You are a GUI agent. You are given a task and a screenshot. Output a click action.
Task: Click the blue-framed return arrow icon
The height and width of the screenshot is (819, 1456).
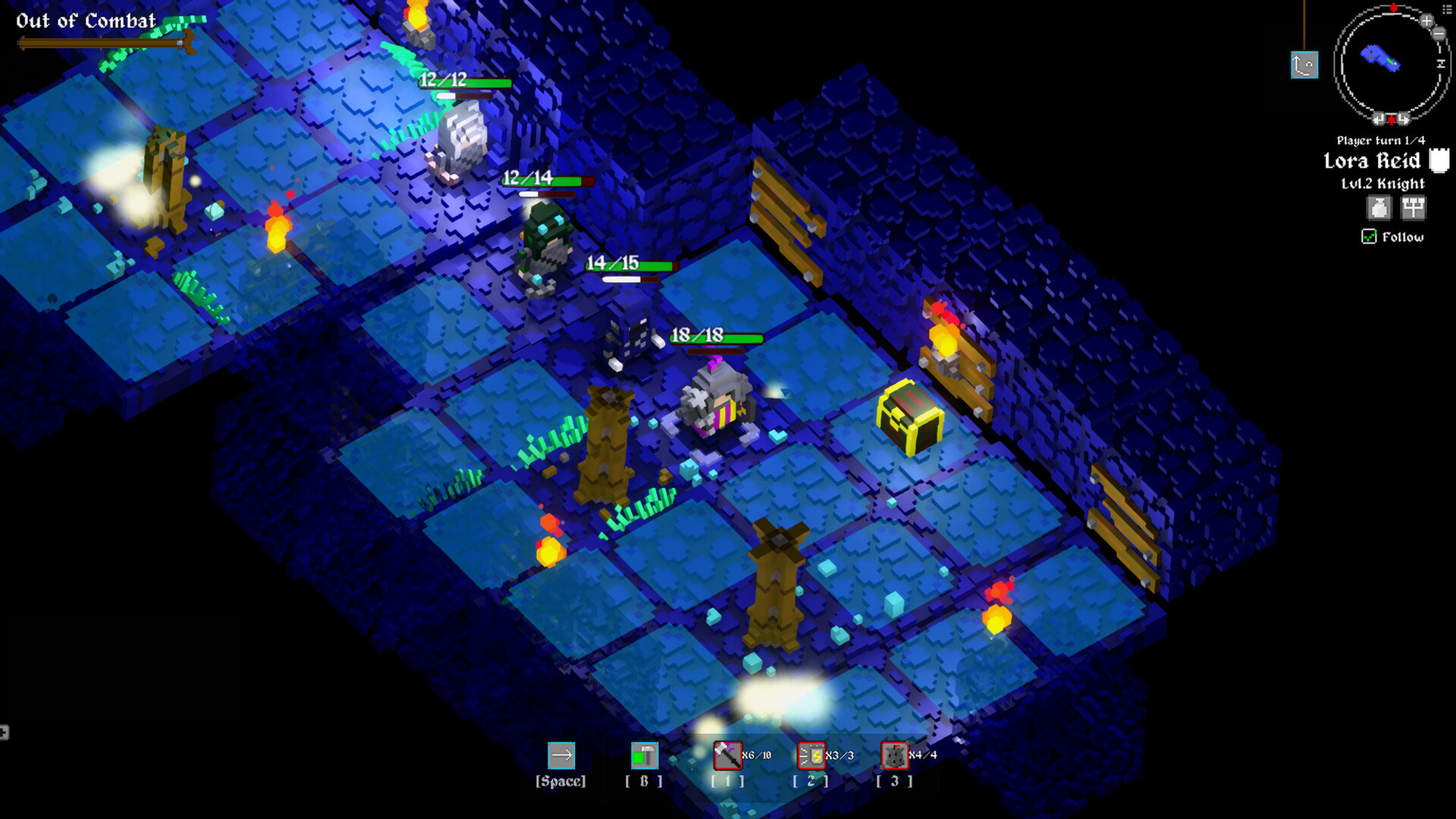tap(1304, 65)
